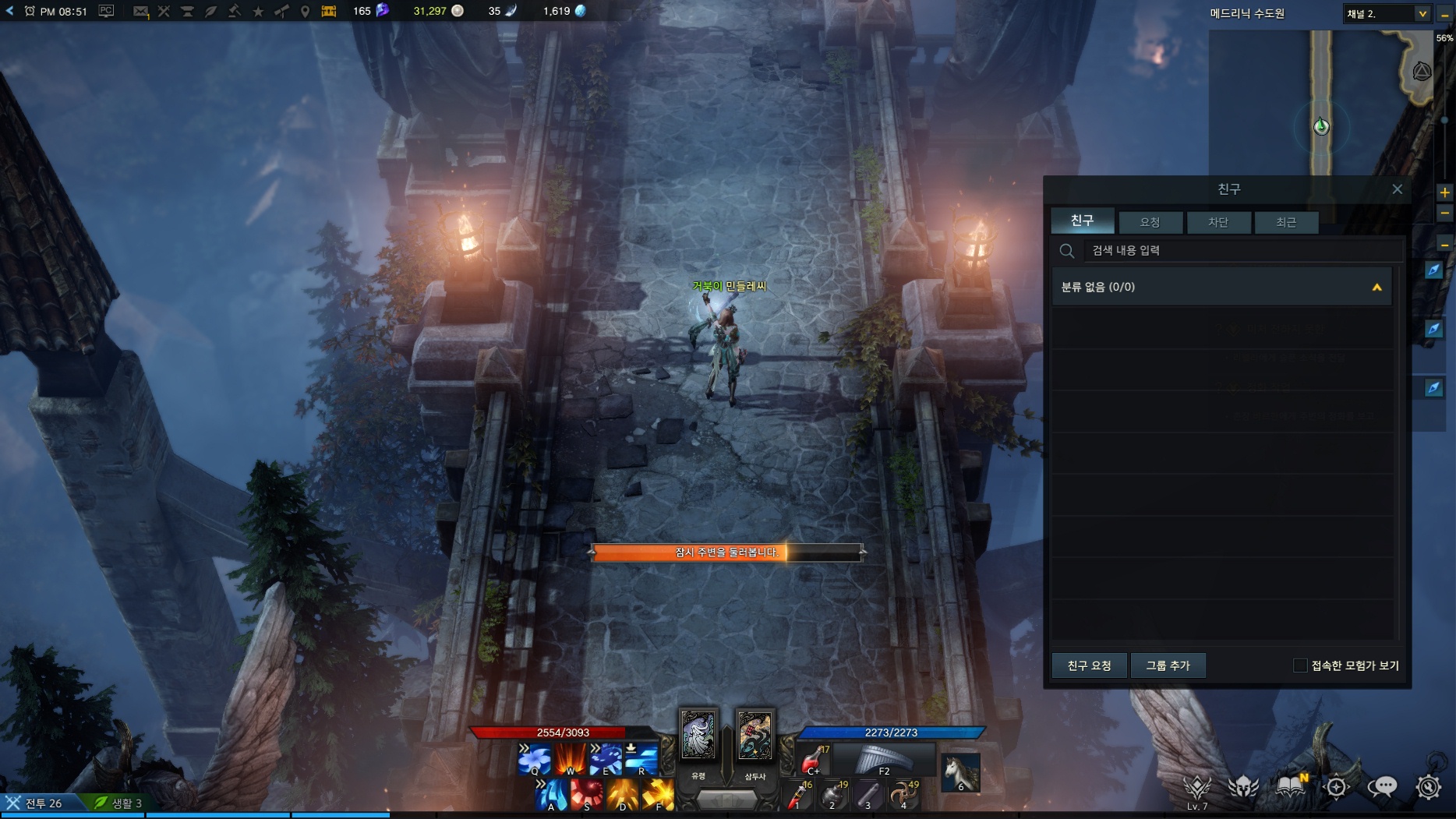
Task: Focus the friend search input field
Action: tap(1239, 250)
